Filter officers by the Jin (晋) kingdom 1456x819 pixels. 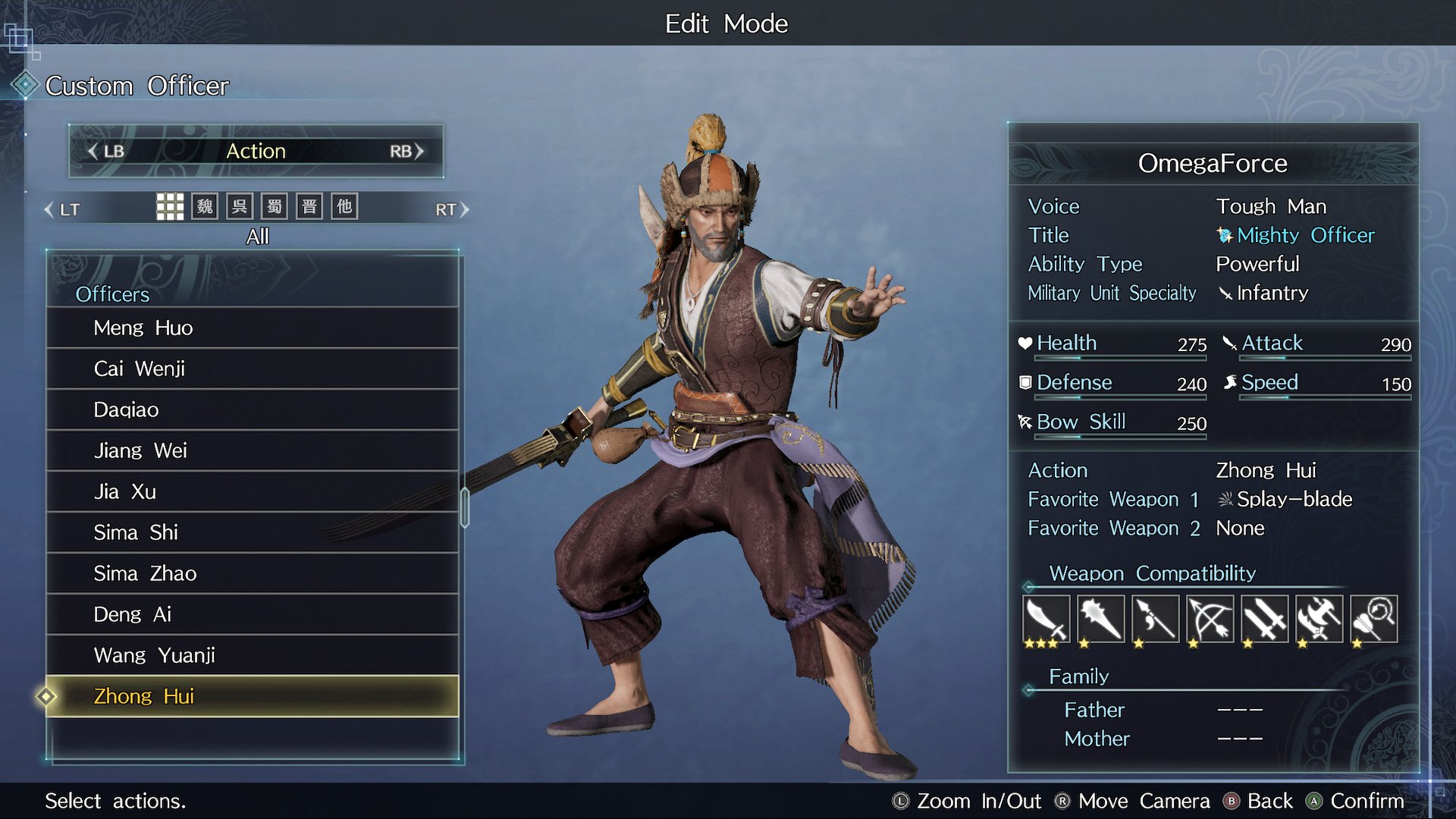[309, 206]
